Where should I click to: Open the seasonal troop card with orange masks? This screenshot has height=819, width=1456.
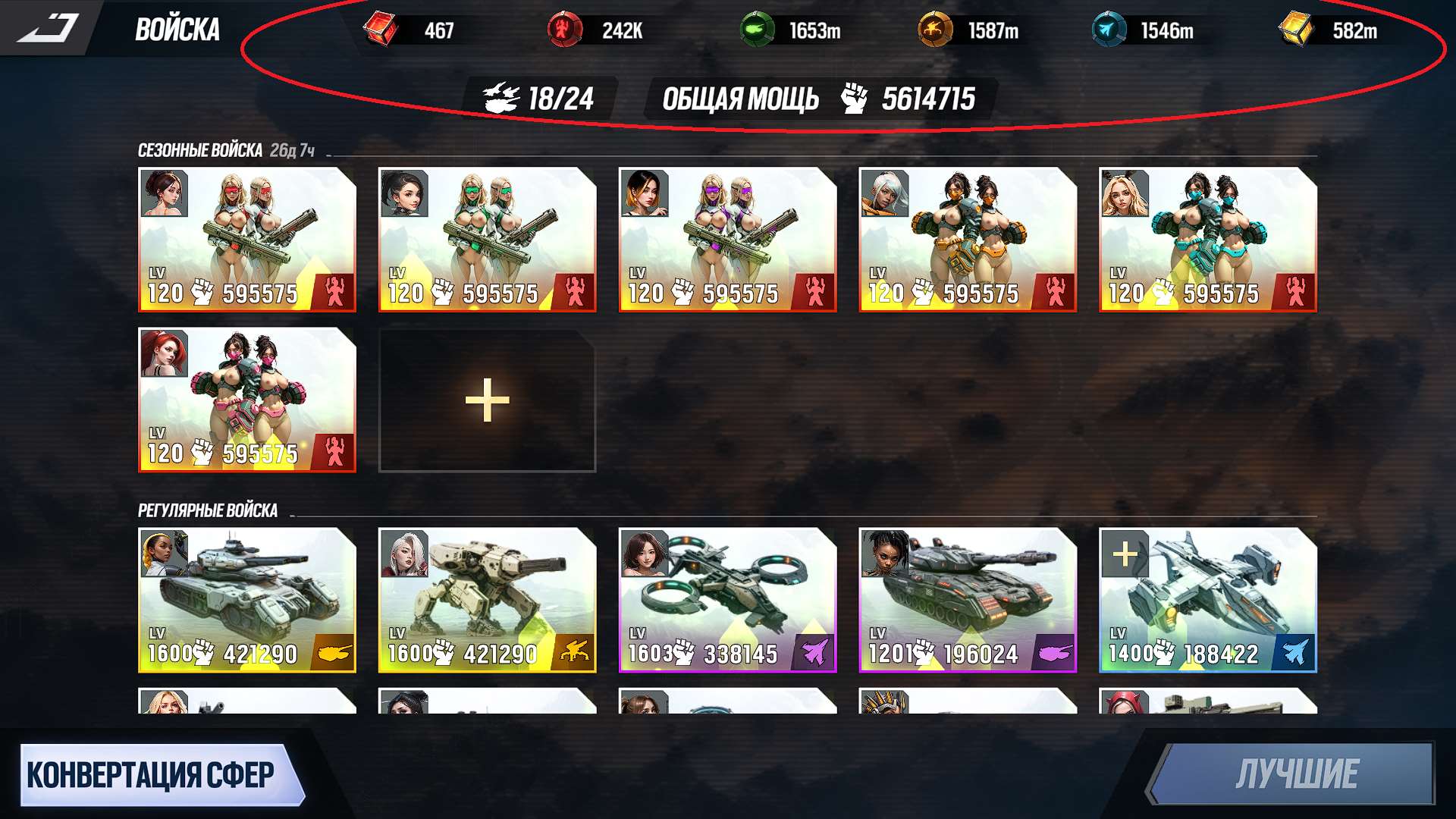point(967,239)
